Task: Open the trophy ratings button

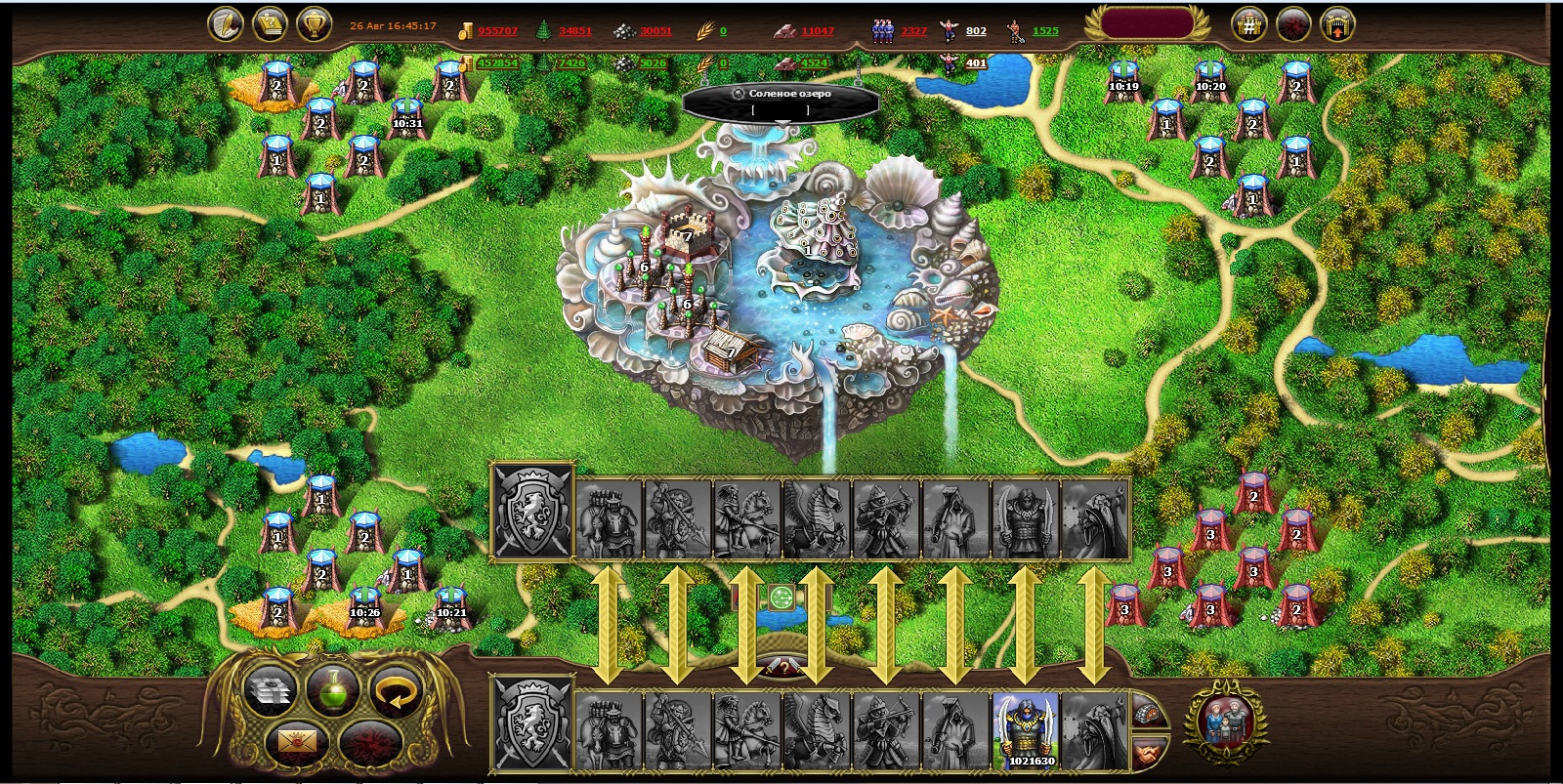Action: (313, 24)
